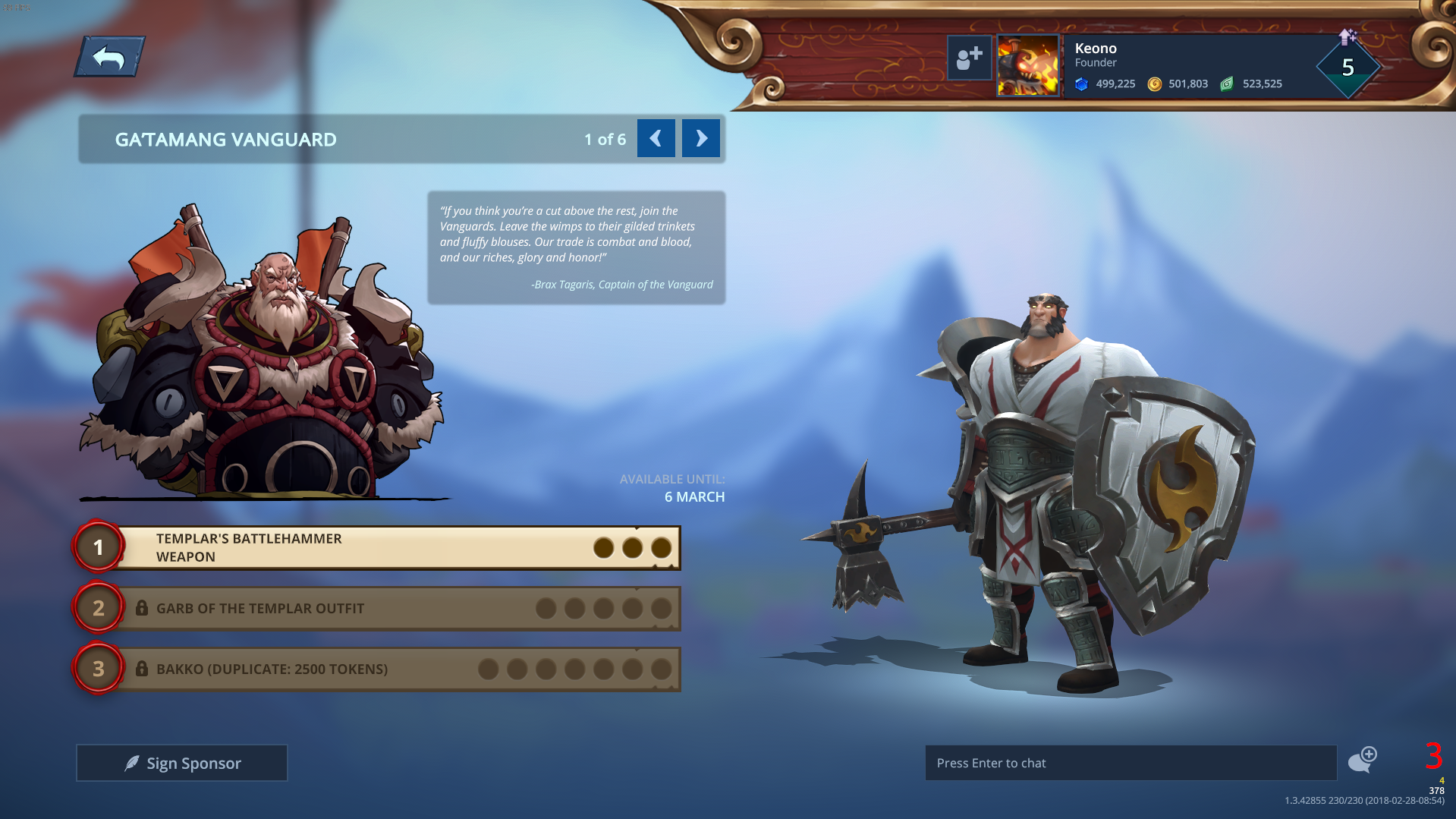Sign the Gatamang Vanguard sponsor
The width and height of the screenshot is (1456, 819).
pos(182,763)
